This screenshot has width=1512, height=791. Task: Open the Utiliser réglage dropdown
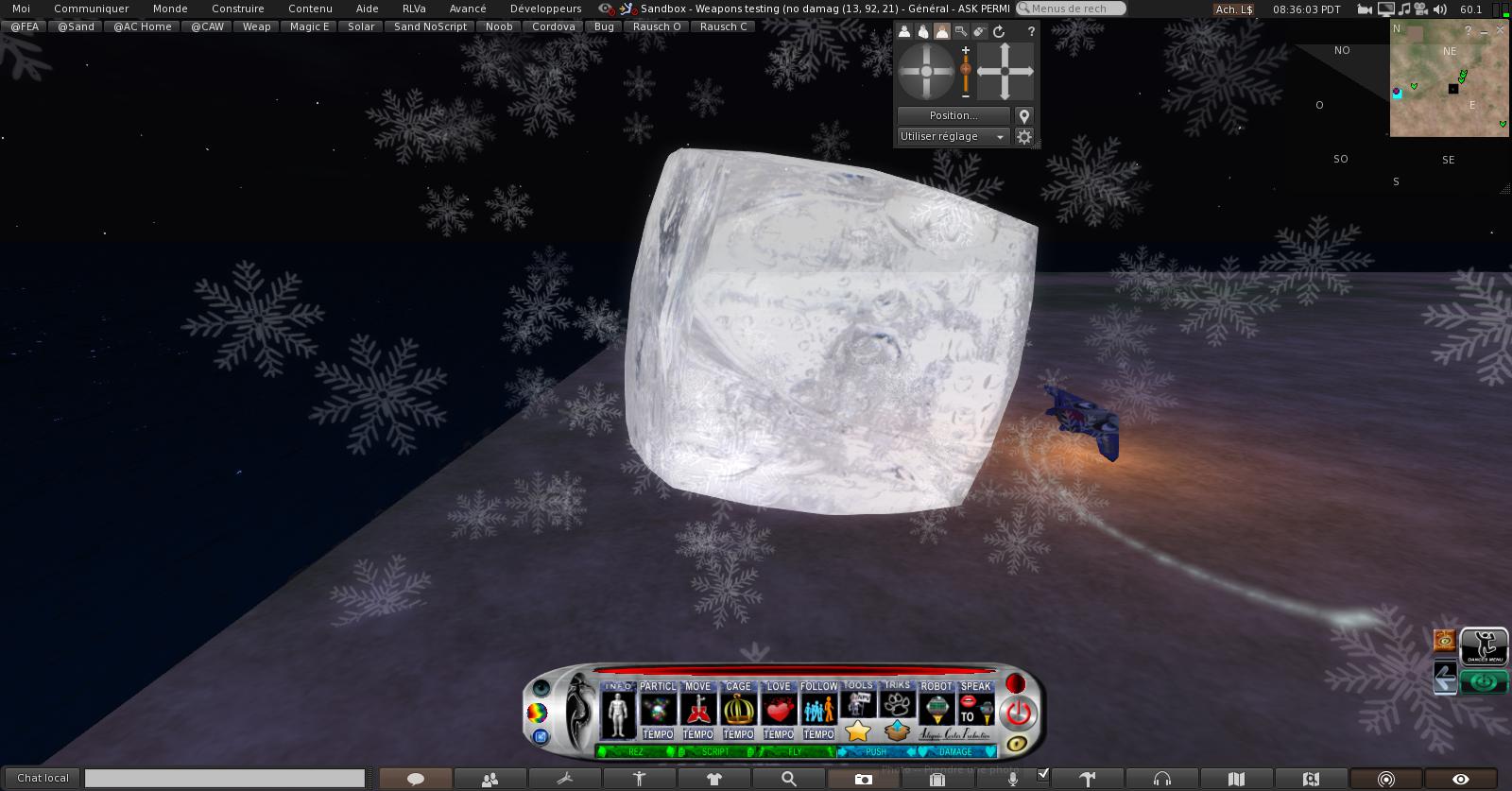click(953, 137)
